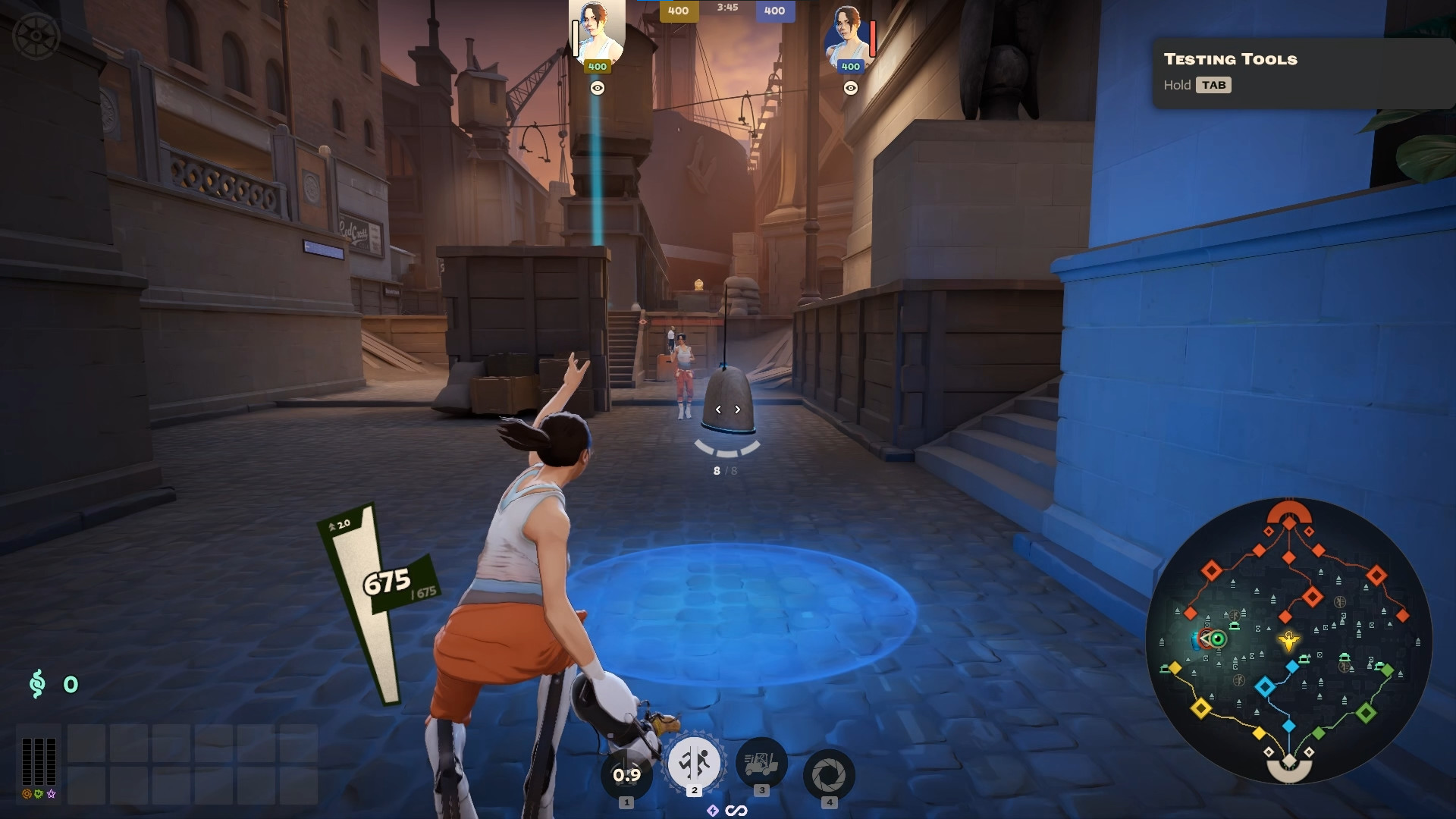Click the purple star upgrade icon on the inventory item

(50, 795)
